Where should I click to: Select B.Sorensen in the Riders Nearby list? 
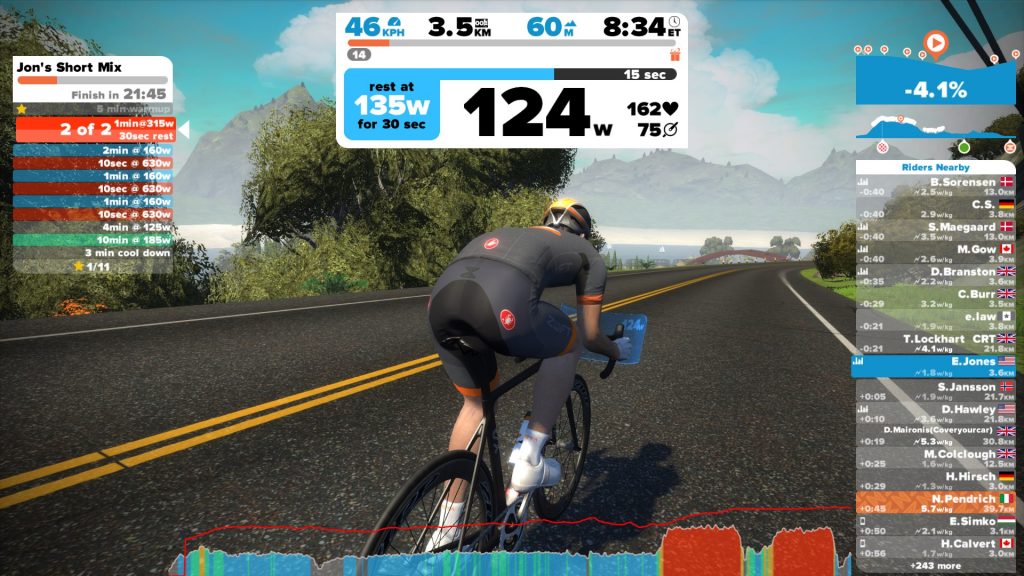tap(935, 187)
